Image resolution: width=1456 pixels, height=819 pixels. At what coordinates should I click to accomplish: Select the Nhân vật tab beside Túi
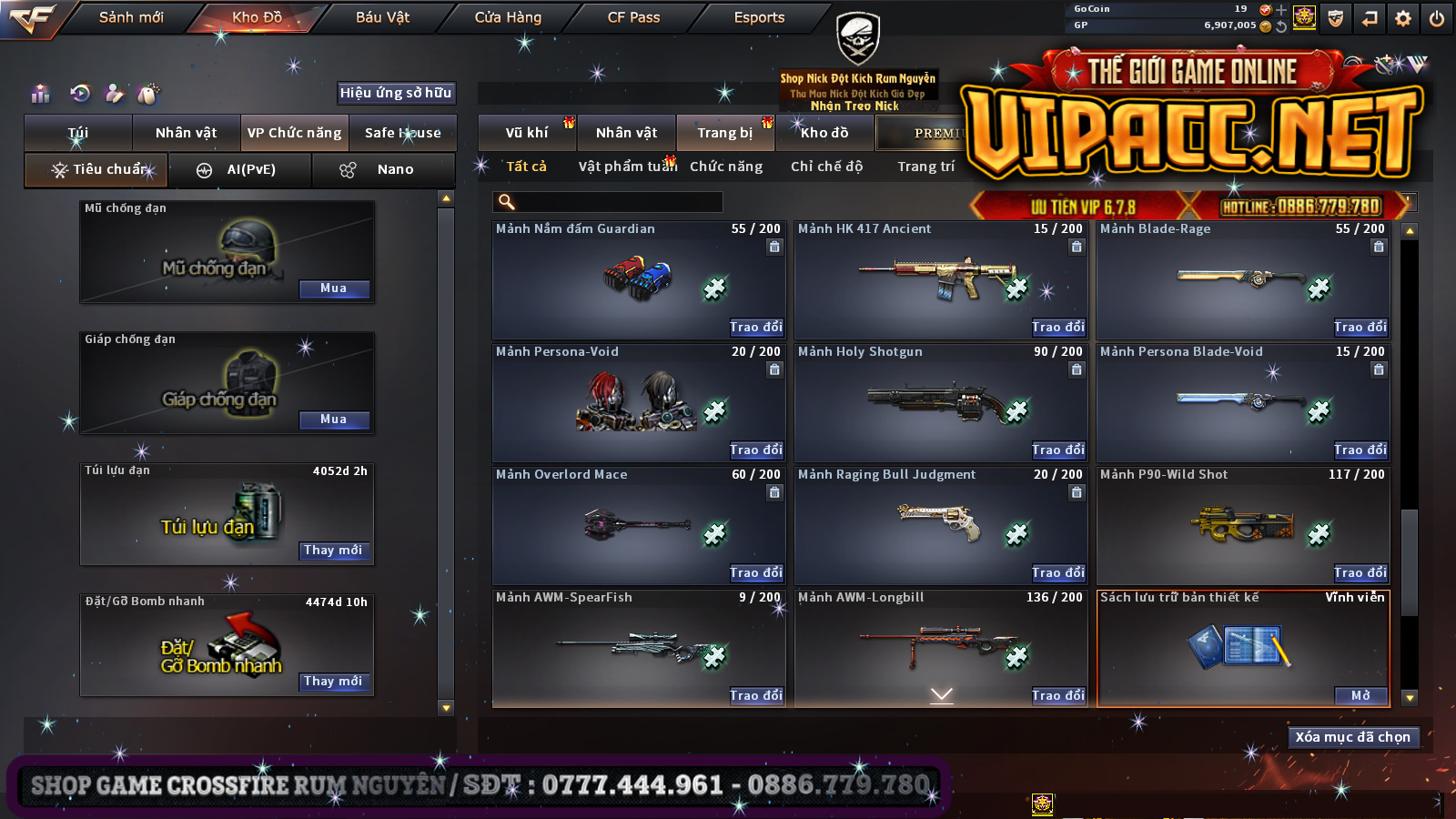point(186,133)
